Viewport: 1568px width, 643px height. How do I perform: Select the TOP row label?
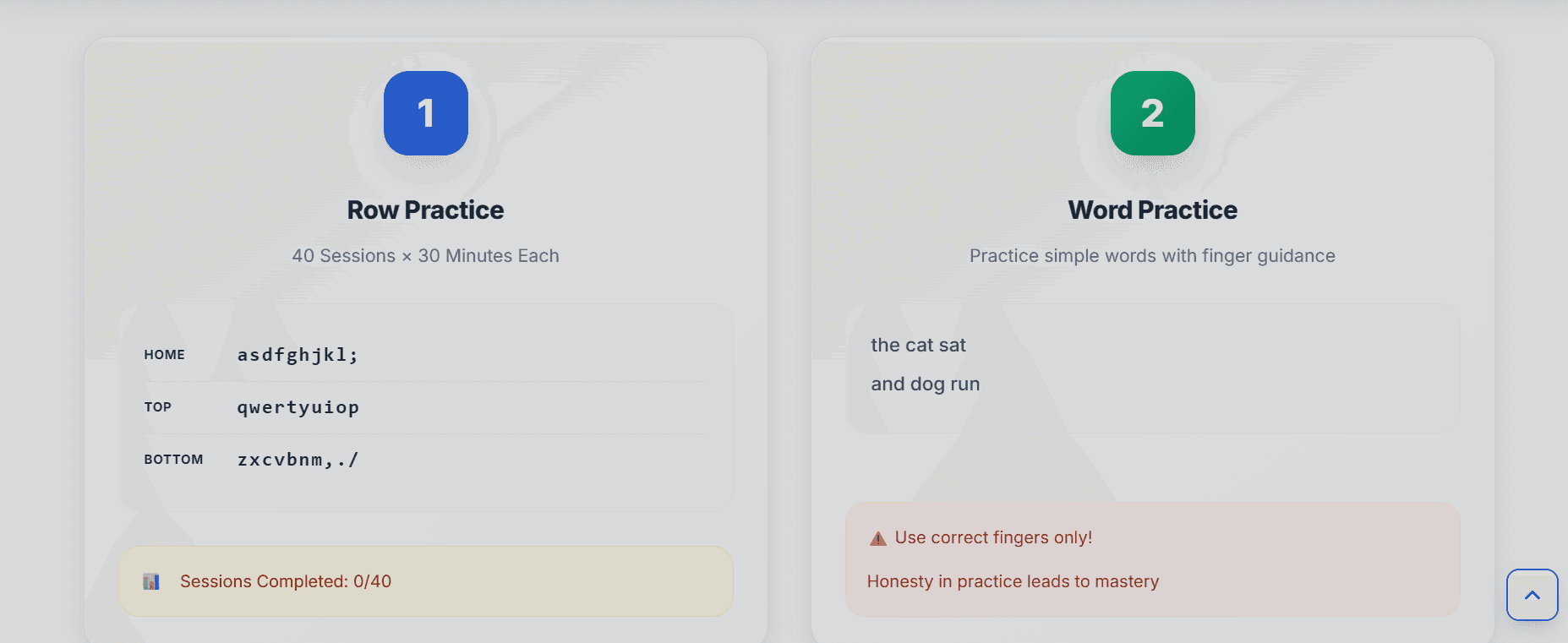click(x=158, y=407)
